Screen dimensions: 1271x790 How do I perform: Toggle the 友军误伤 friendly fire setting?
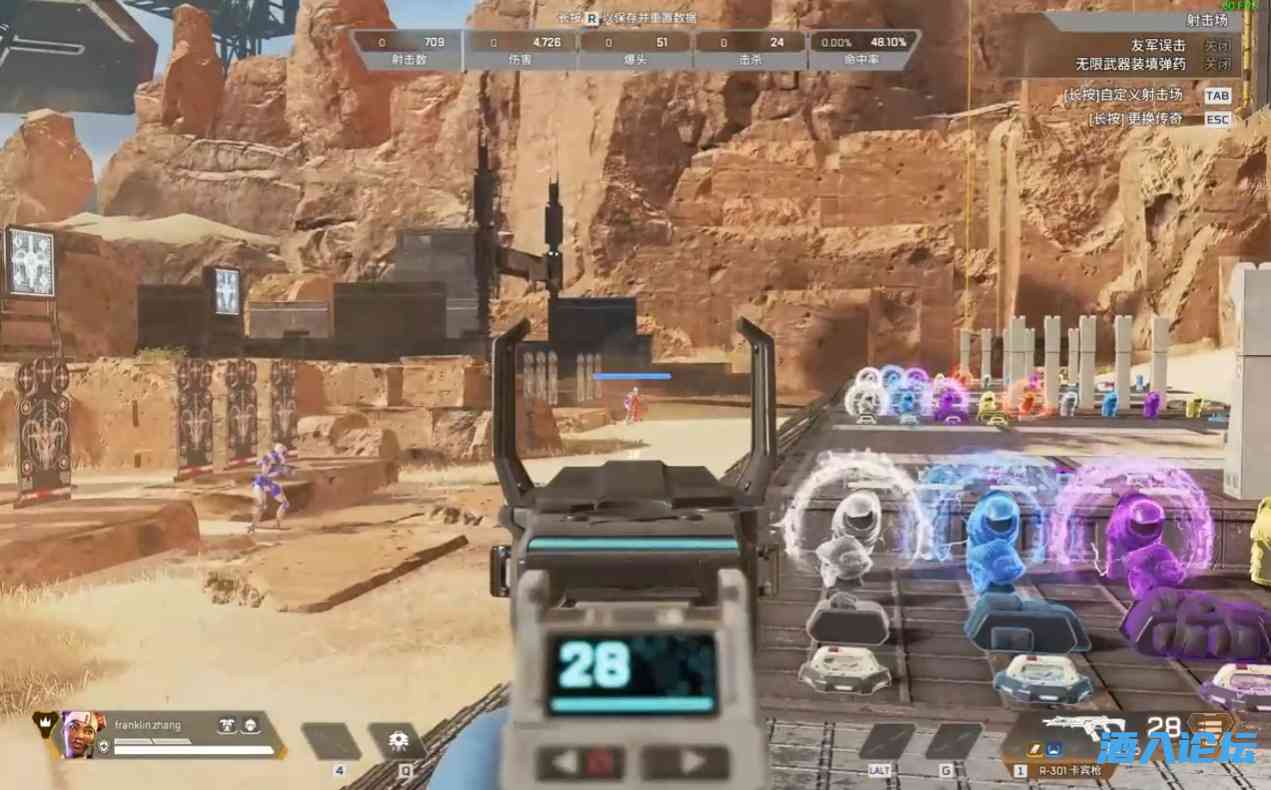[x=1216, y=46]
